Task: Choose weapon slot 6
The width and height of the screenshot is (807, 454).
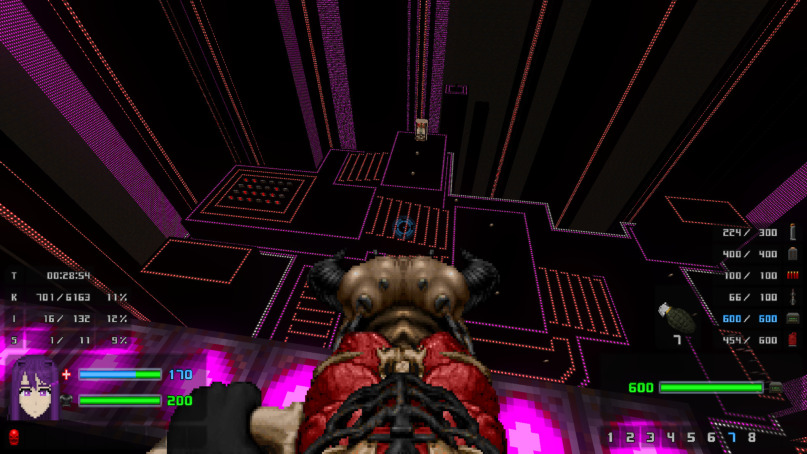Action: pos(711,437)
